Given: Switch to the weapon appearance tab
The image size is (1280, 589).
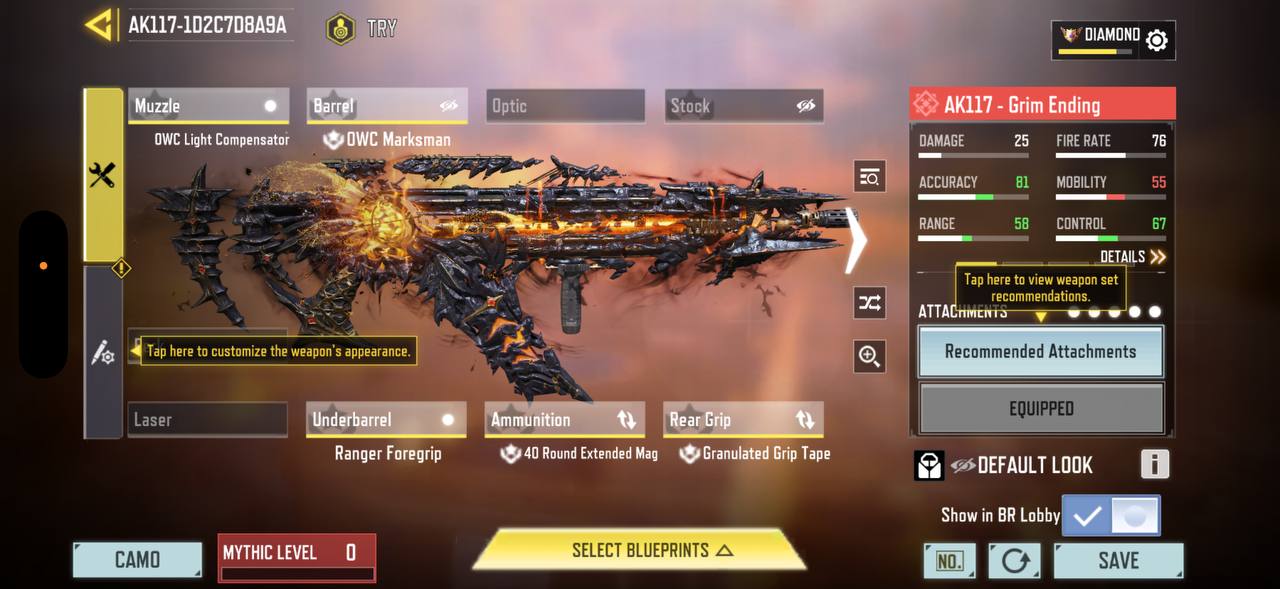Looking at the screenshot, I should pos(103,352).
